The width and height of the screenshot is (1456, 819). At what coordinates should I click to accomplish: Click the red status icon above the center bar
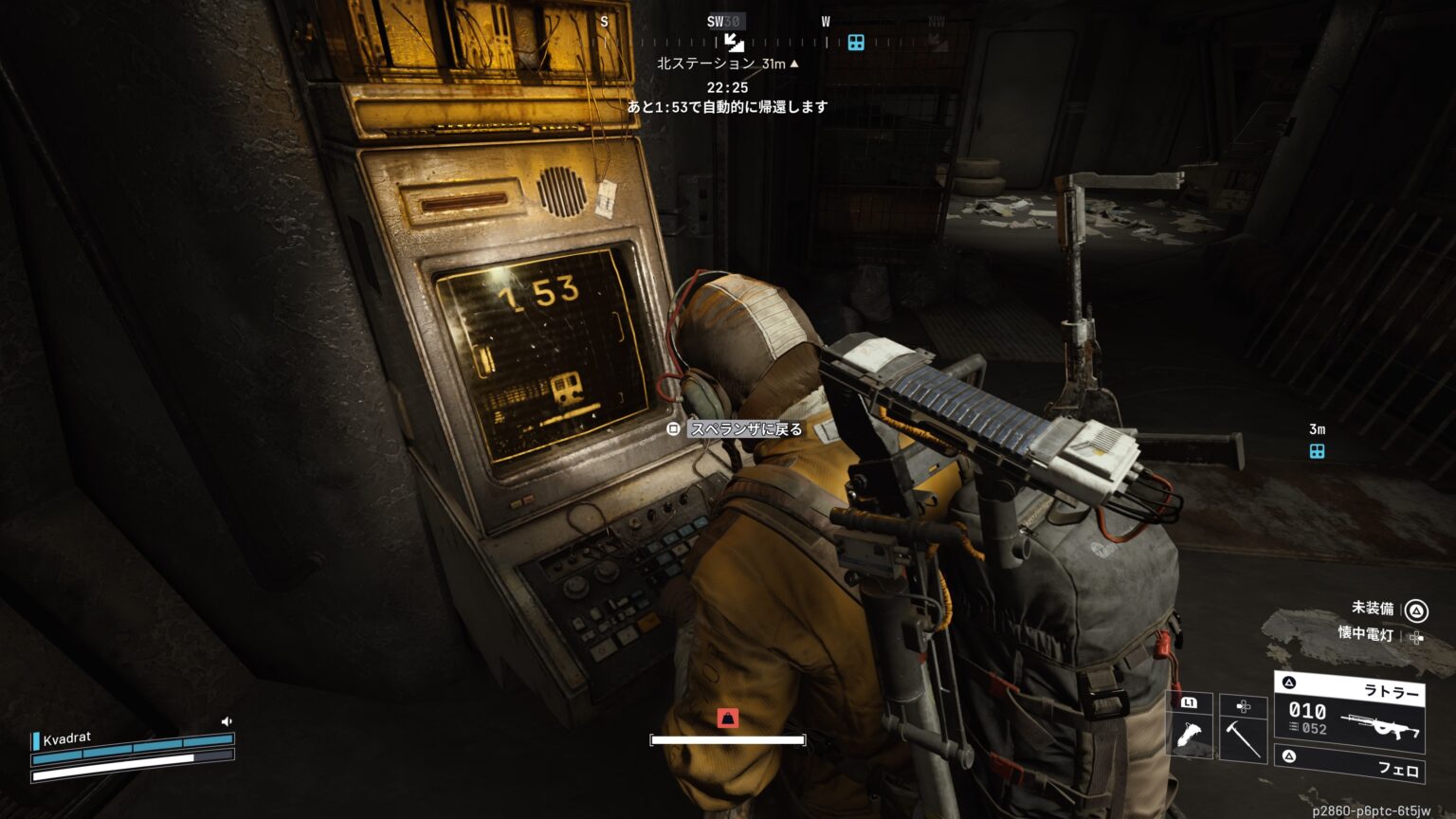click(x=727, y=718)
